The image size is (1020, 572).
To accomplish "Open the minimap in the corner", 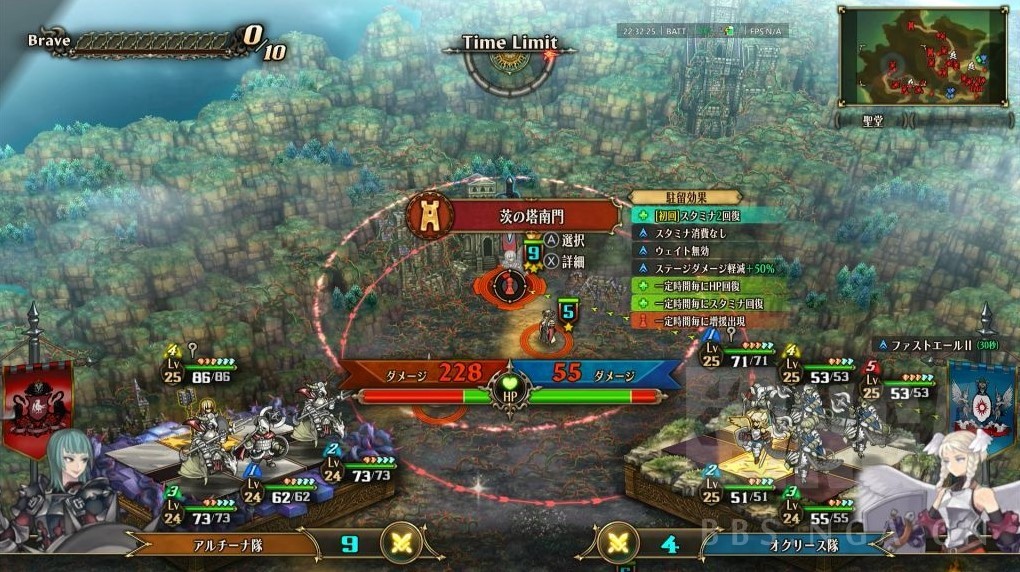I will click(922, 56).
